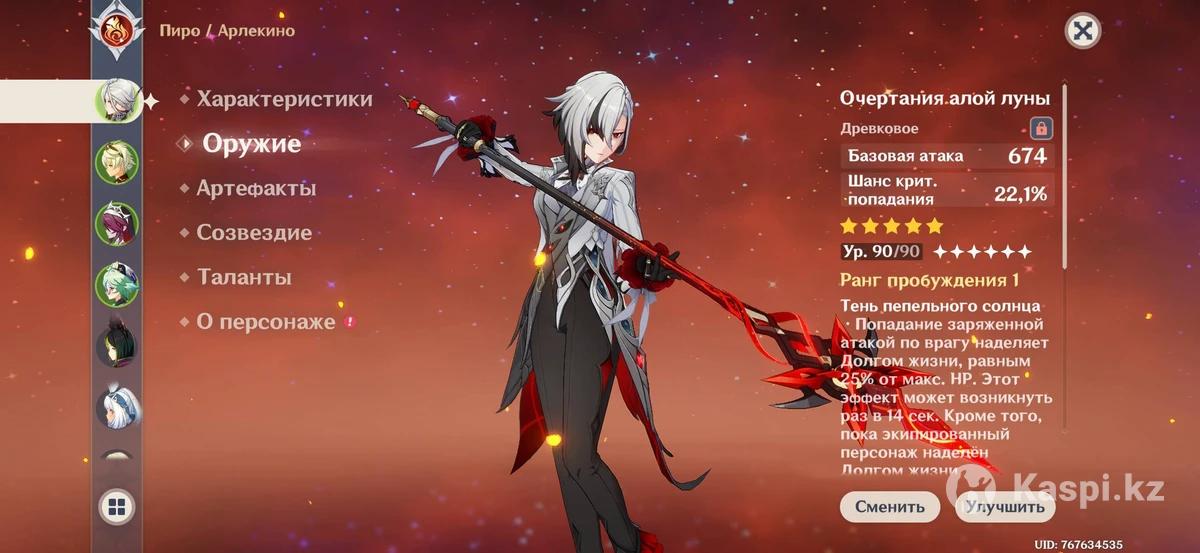The height and width of the screenshot is (553, 1200).
Task: Toggle the weapon lock icon
Action: 1041,128
